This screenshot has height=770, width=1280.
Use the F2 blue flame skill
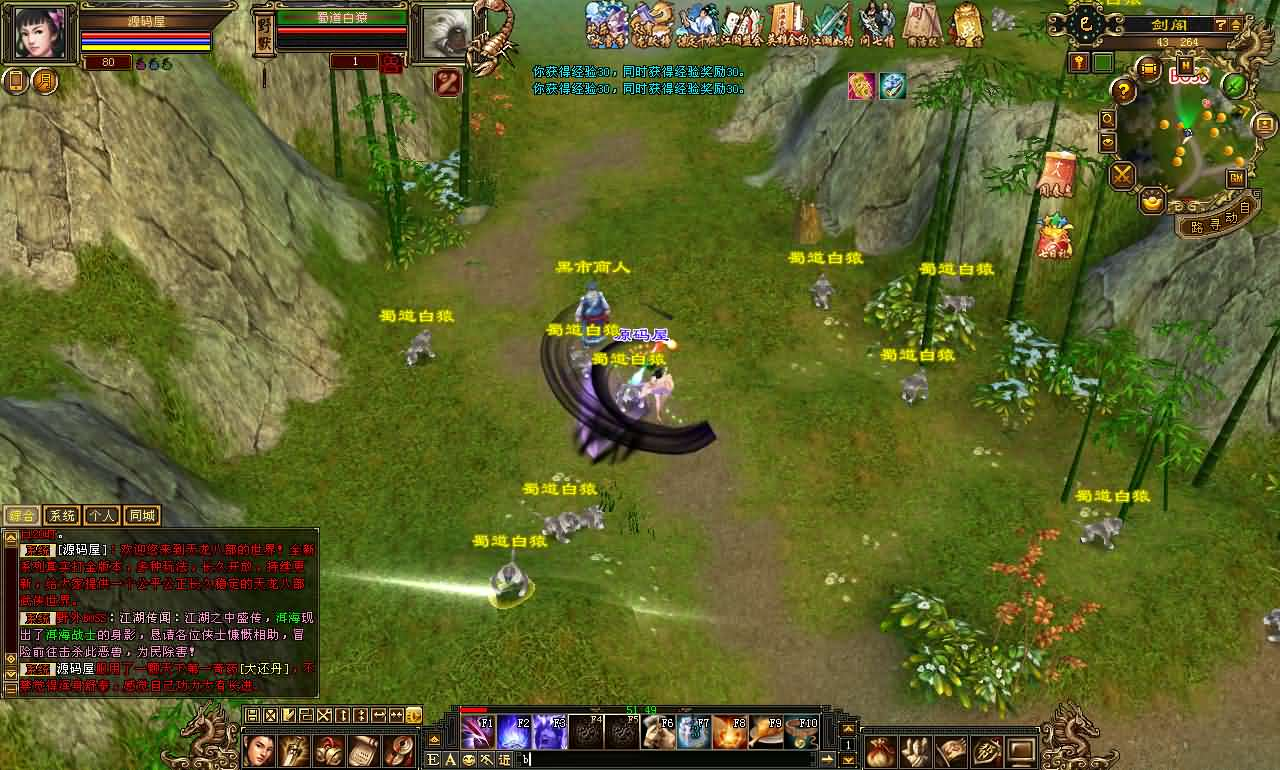click(x=514, y=732)
